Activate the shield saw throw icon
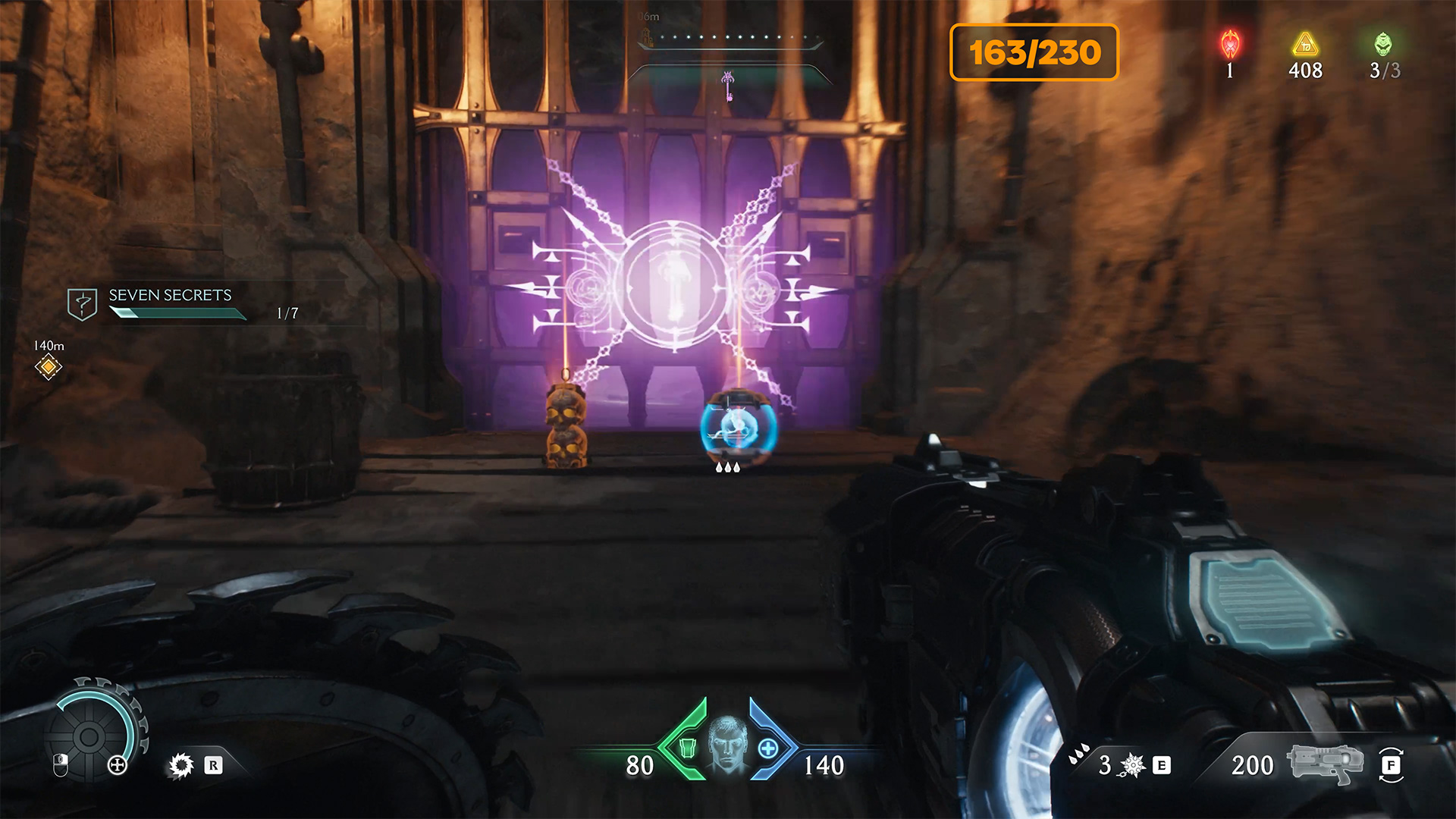The height and width of the screenshot is (819, 1456). (x=181, y=765)
